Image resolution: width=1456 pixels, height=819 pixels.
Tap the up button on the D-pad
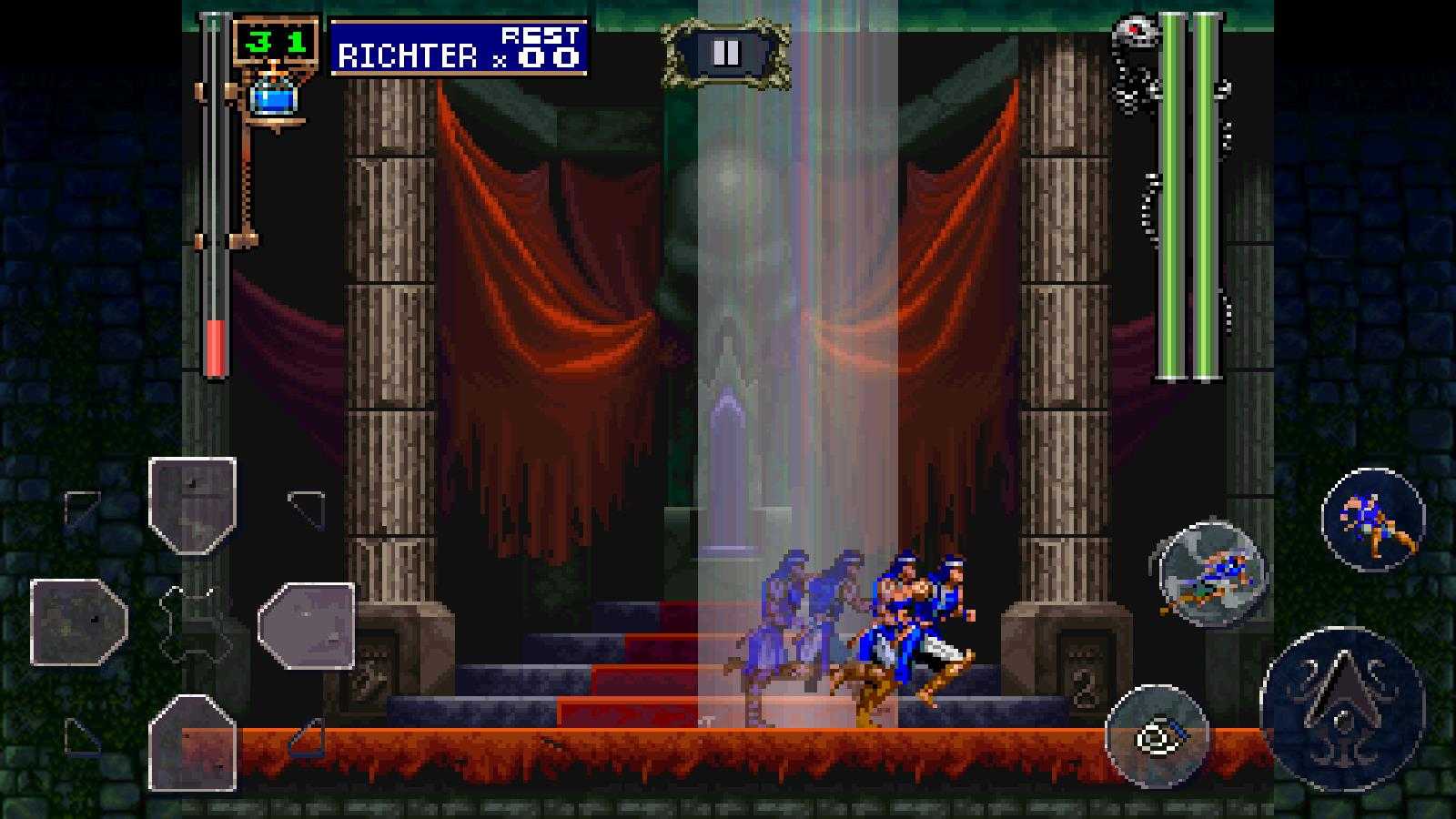(192, 505)
